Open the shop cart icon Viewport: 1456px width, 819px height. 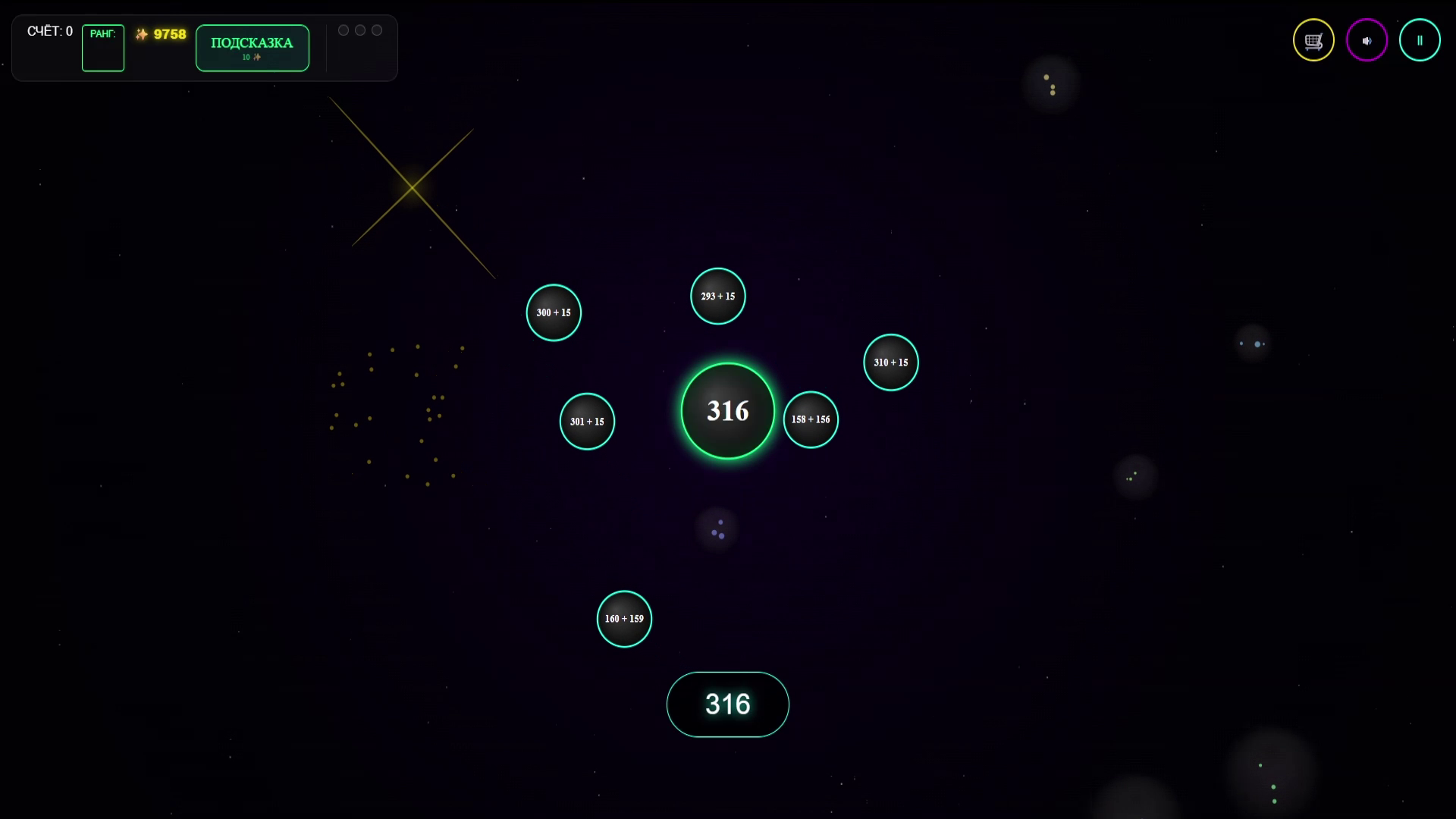point(1313,39)
